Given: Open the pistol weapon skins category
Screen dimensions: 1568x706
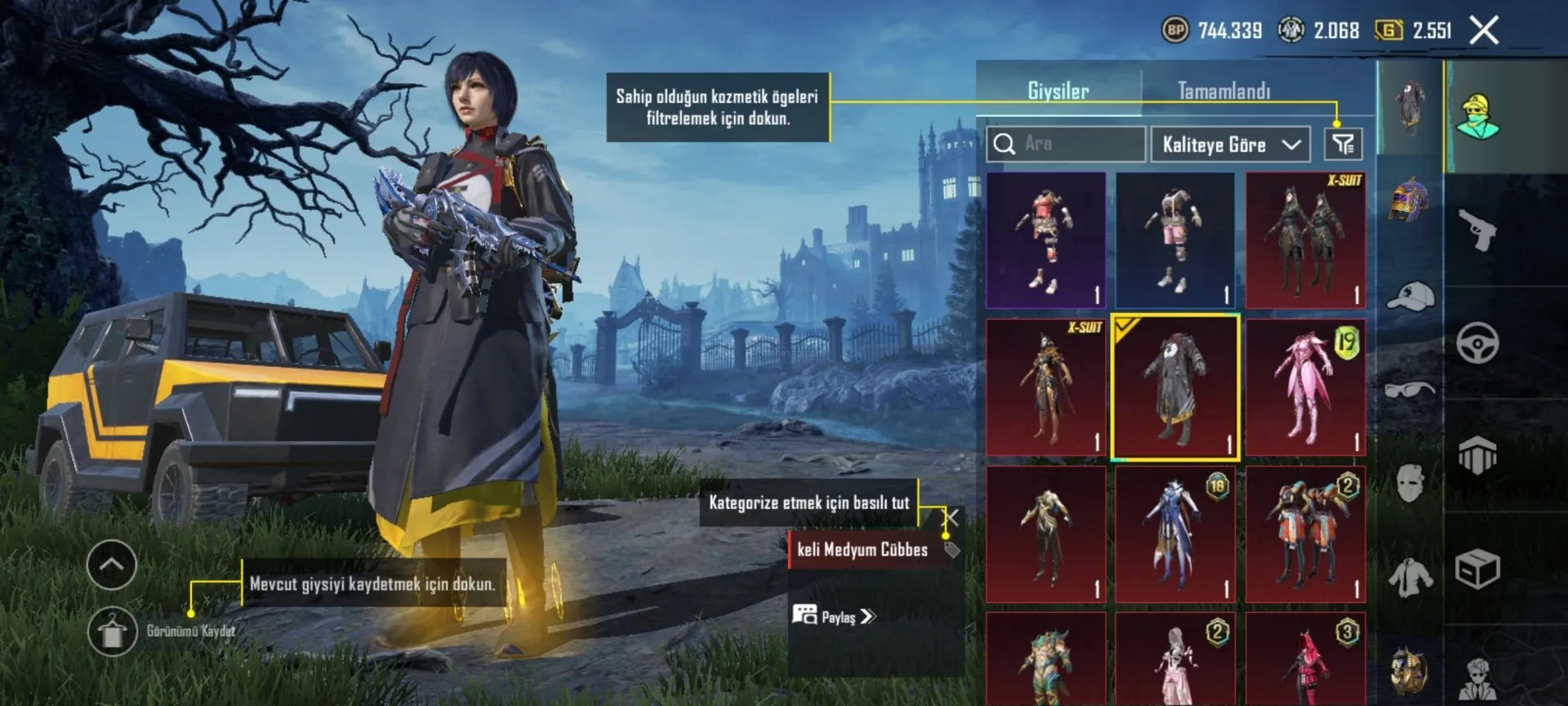Looking at the screenshot, I should (x=1478, y=230).
